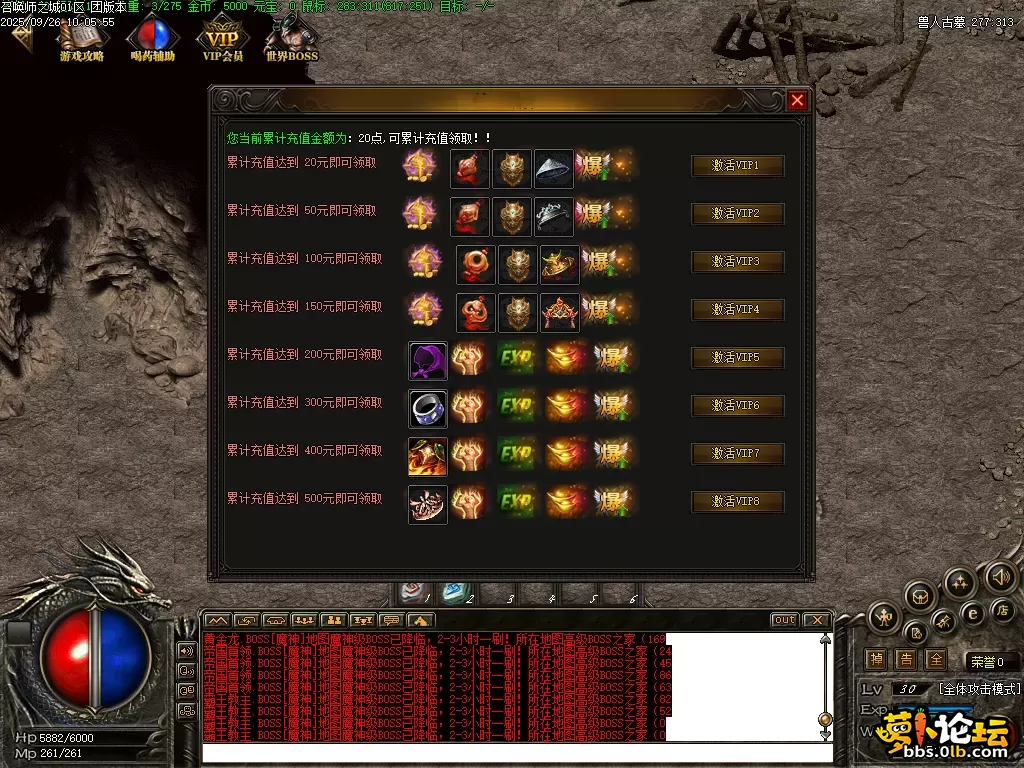Screen dimensions: 1024x768
Task: Open the 喝药辅助 potion assist menu
Action: [153, 40]
